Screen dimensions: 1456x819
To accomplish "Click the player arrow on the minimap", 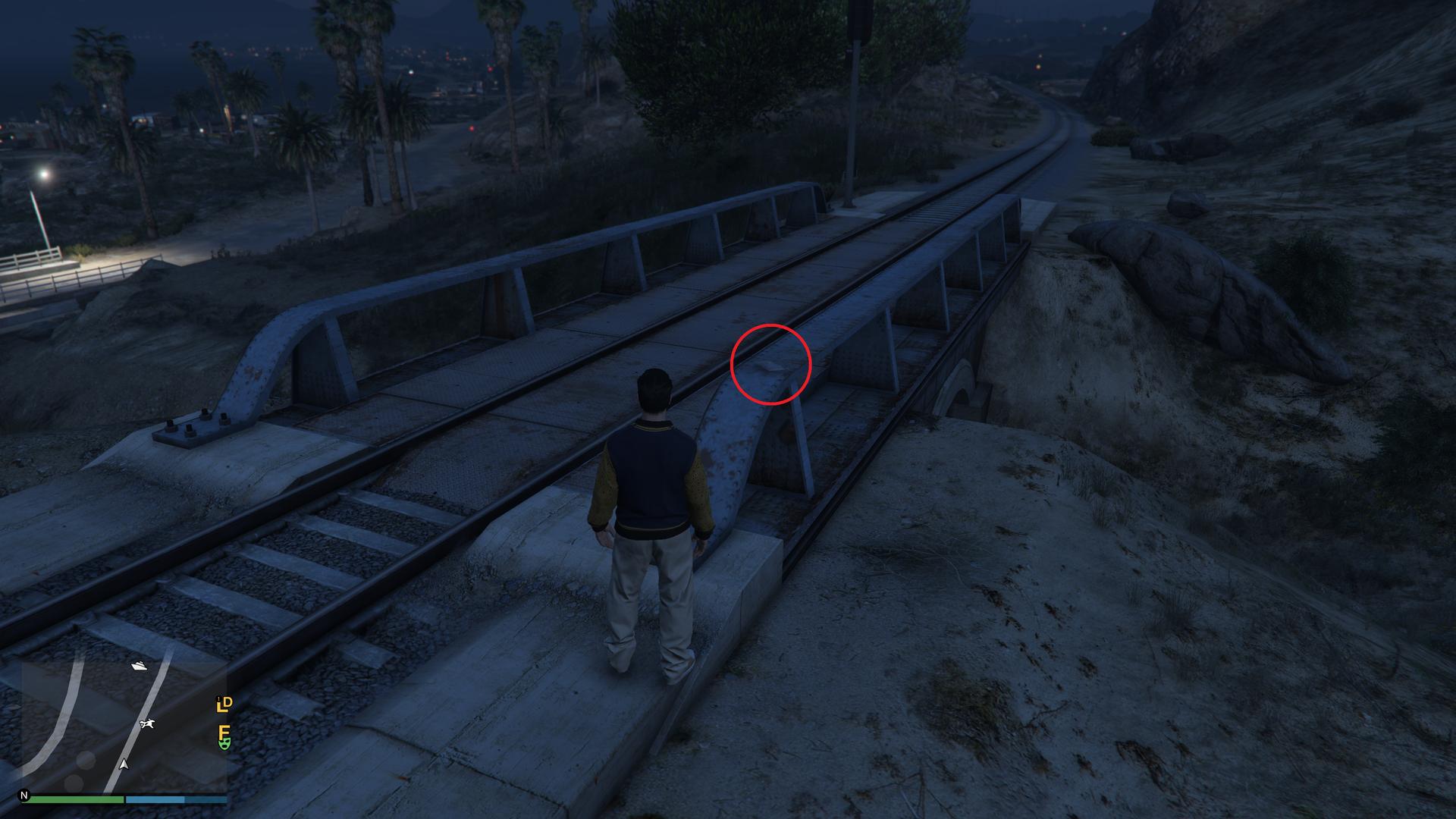I will click(x=124, y=764).
